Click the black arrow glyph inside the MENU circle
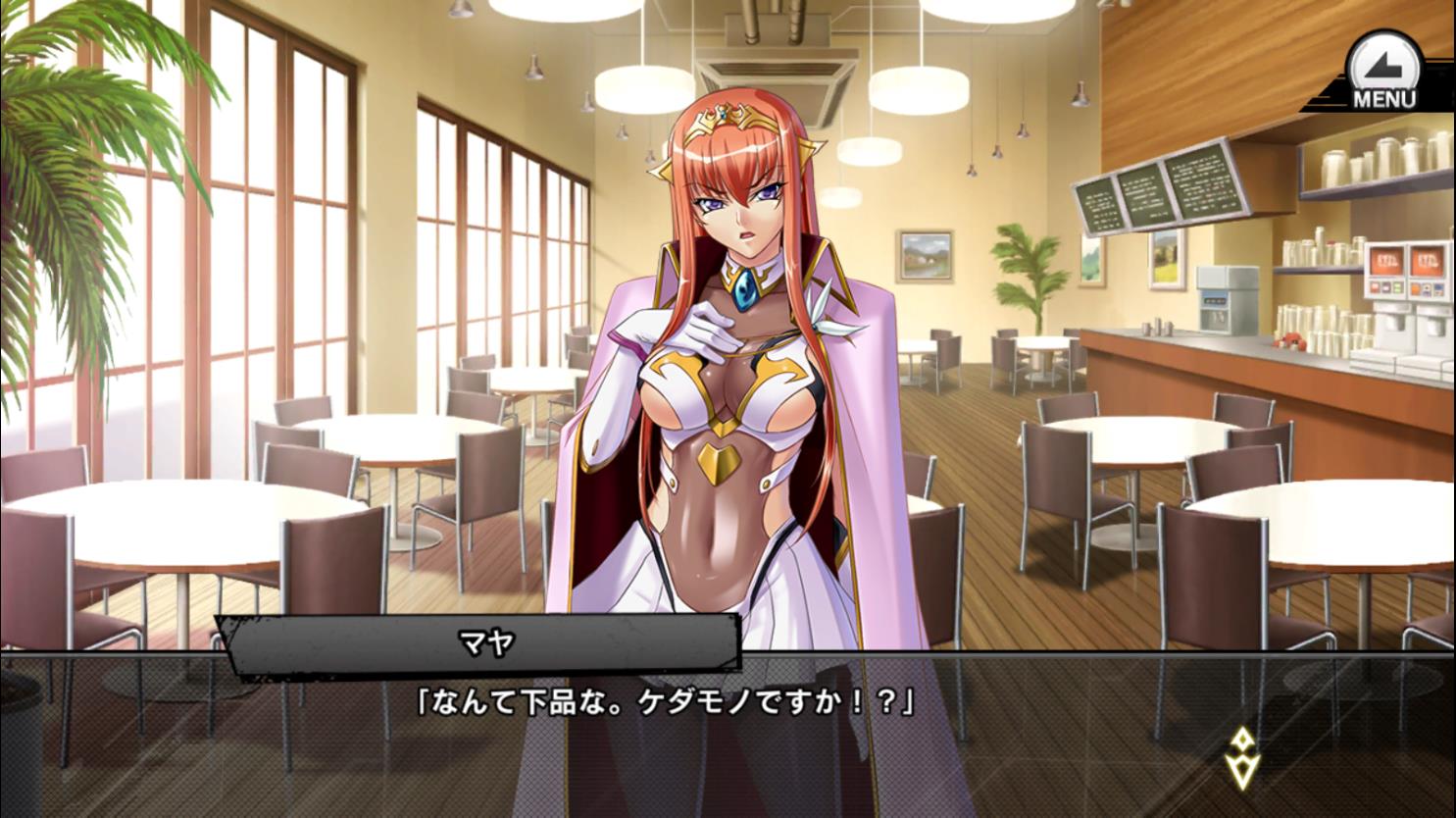Screen dimensions: 1456x818 (x=1382, y=64)
